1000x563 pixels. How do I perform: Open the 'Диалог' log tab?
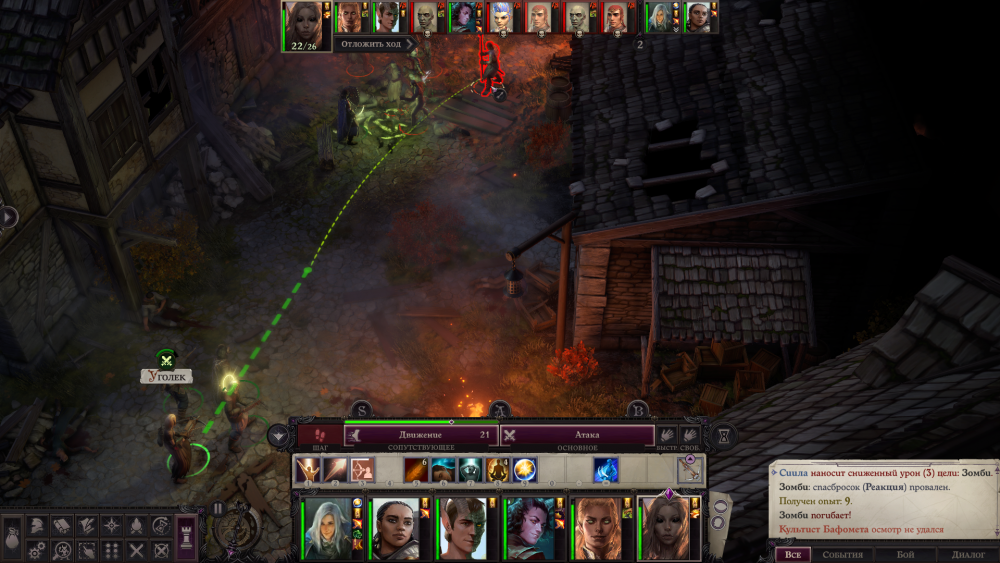pyautogui.click(x=968, y=554)
